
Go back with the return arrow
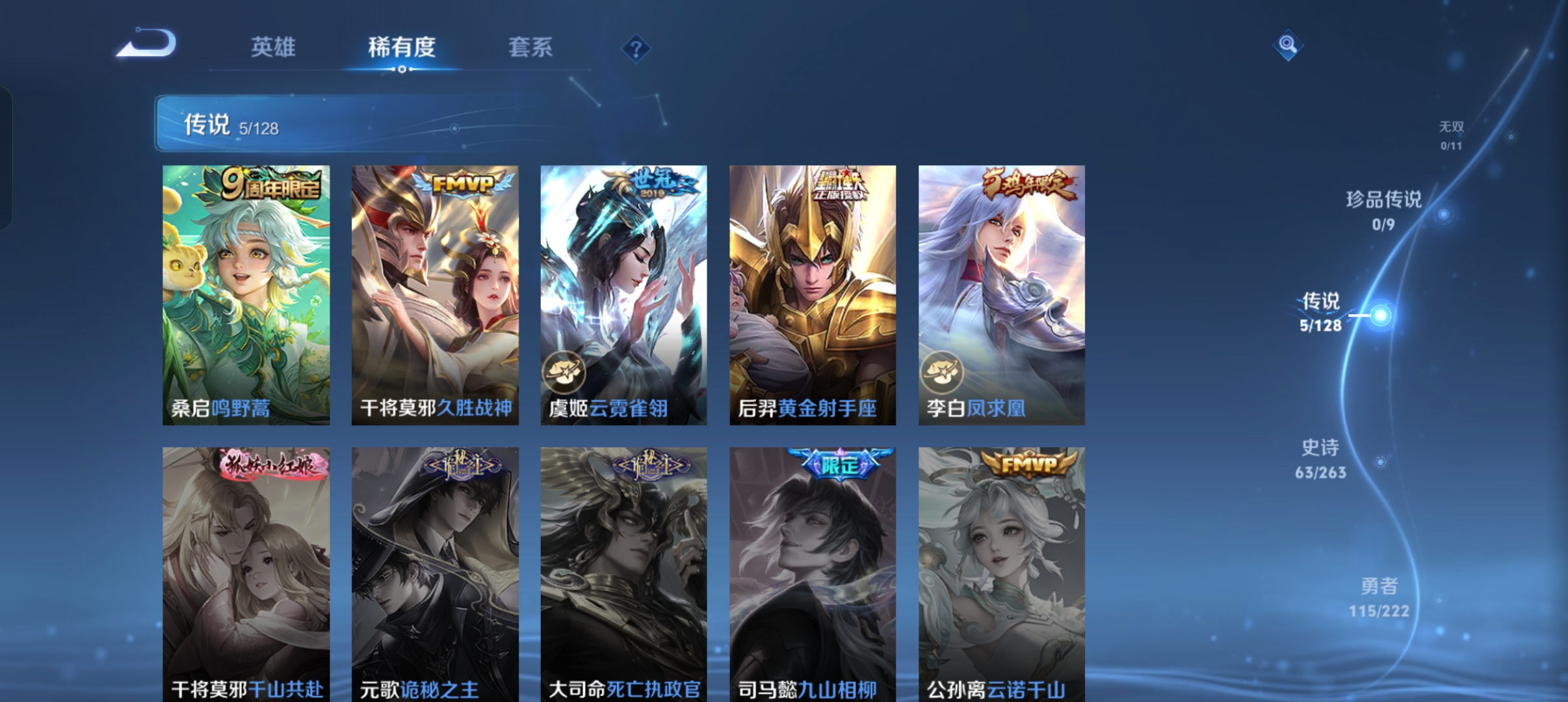(147, 44)
